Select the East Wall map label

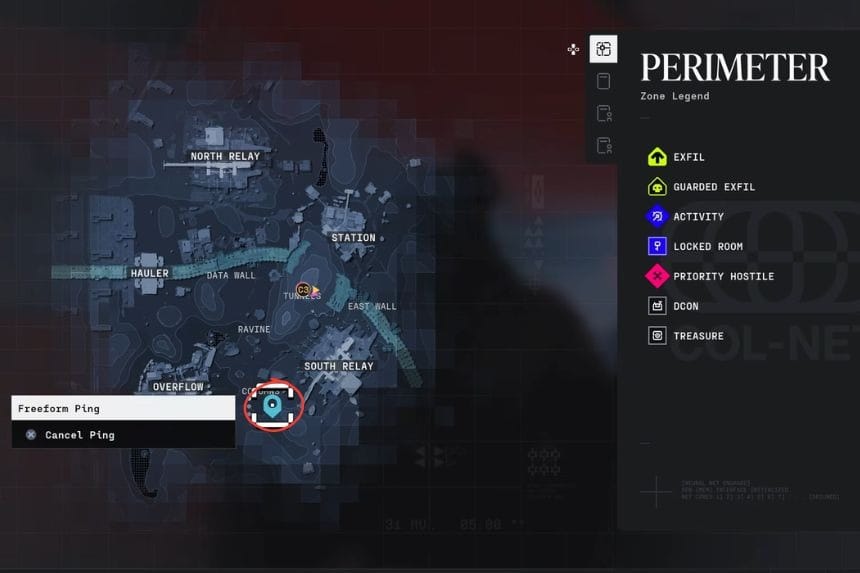tap(372, 307)
